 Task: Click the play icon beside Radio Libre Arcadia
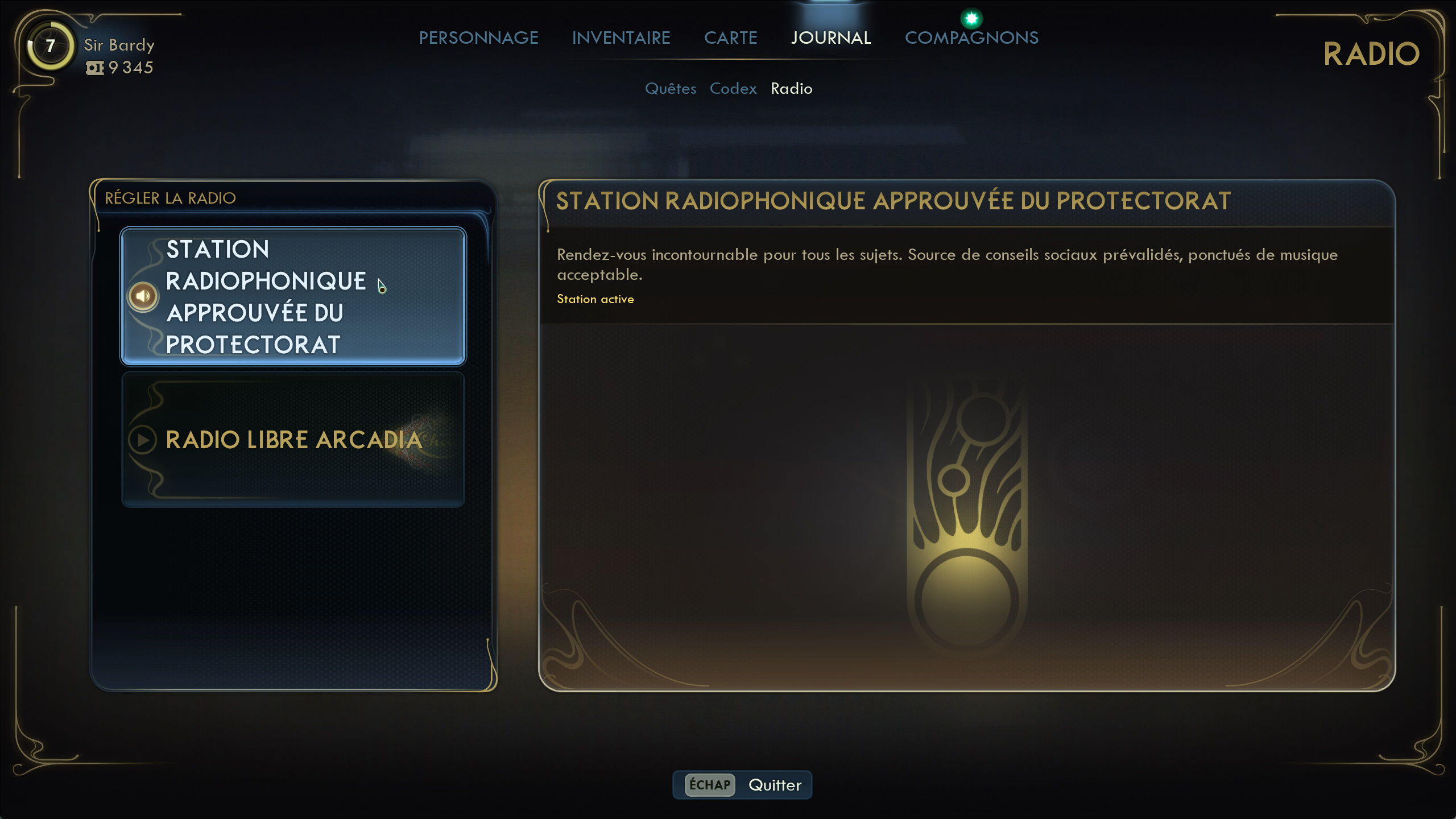coord(143,440)
